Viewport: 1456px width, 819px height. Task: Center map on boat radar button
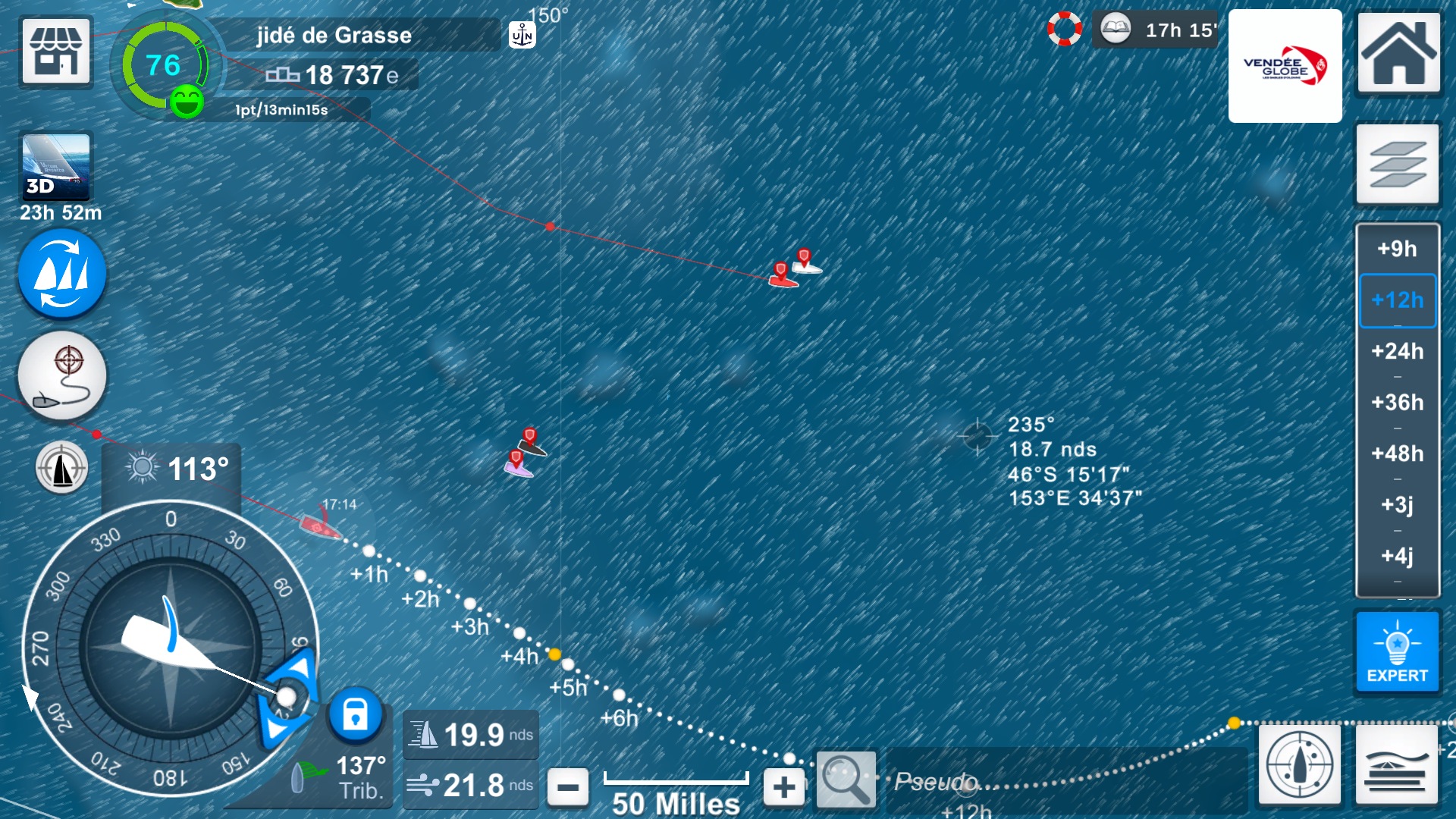[1299, 764]
